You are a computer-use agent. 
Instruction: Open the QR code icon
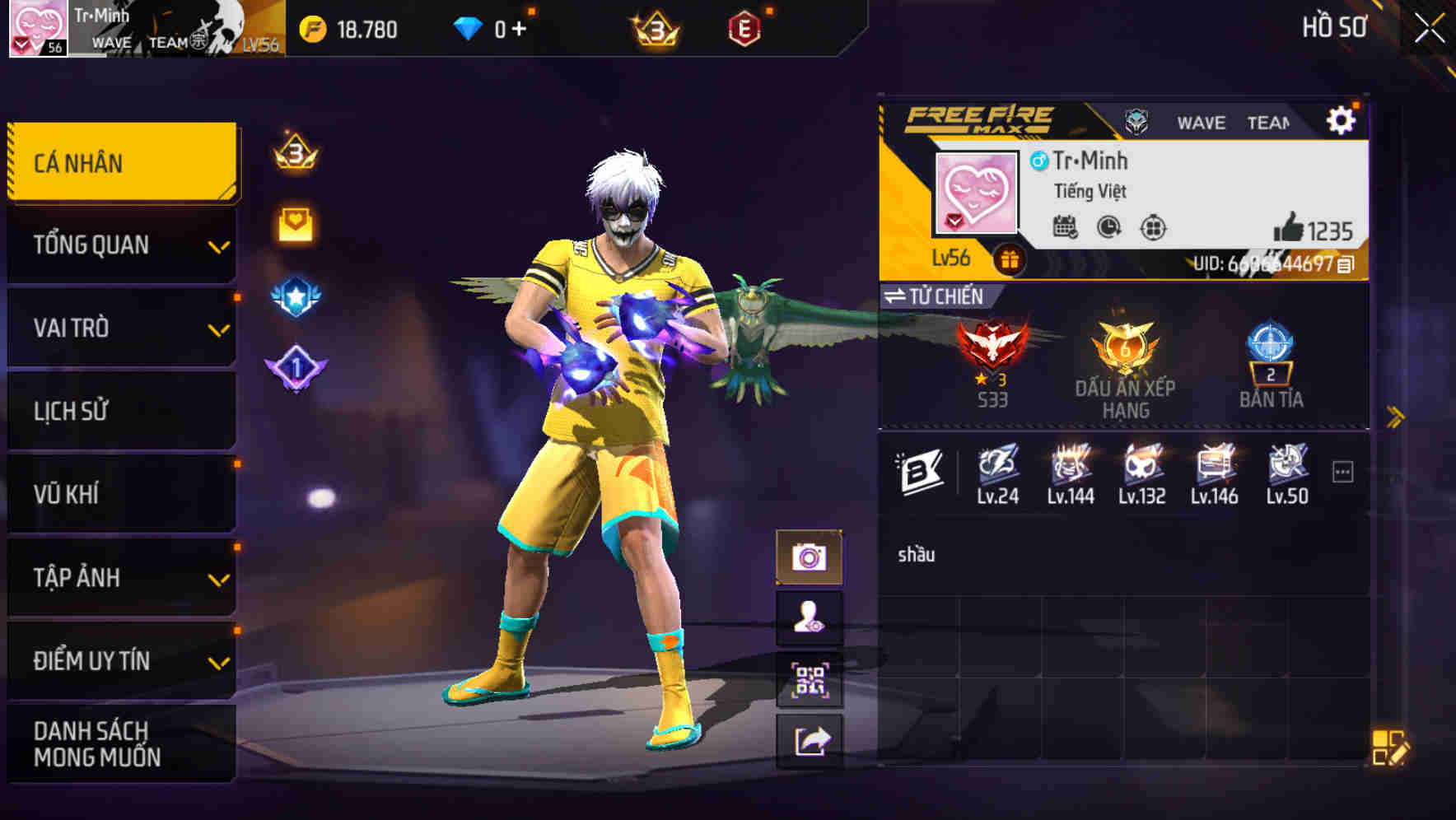click(x=812, y=680)
